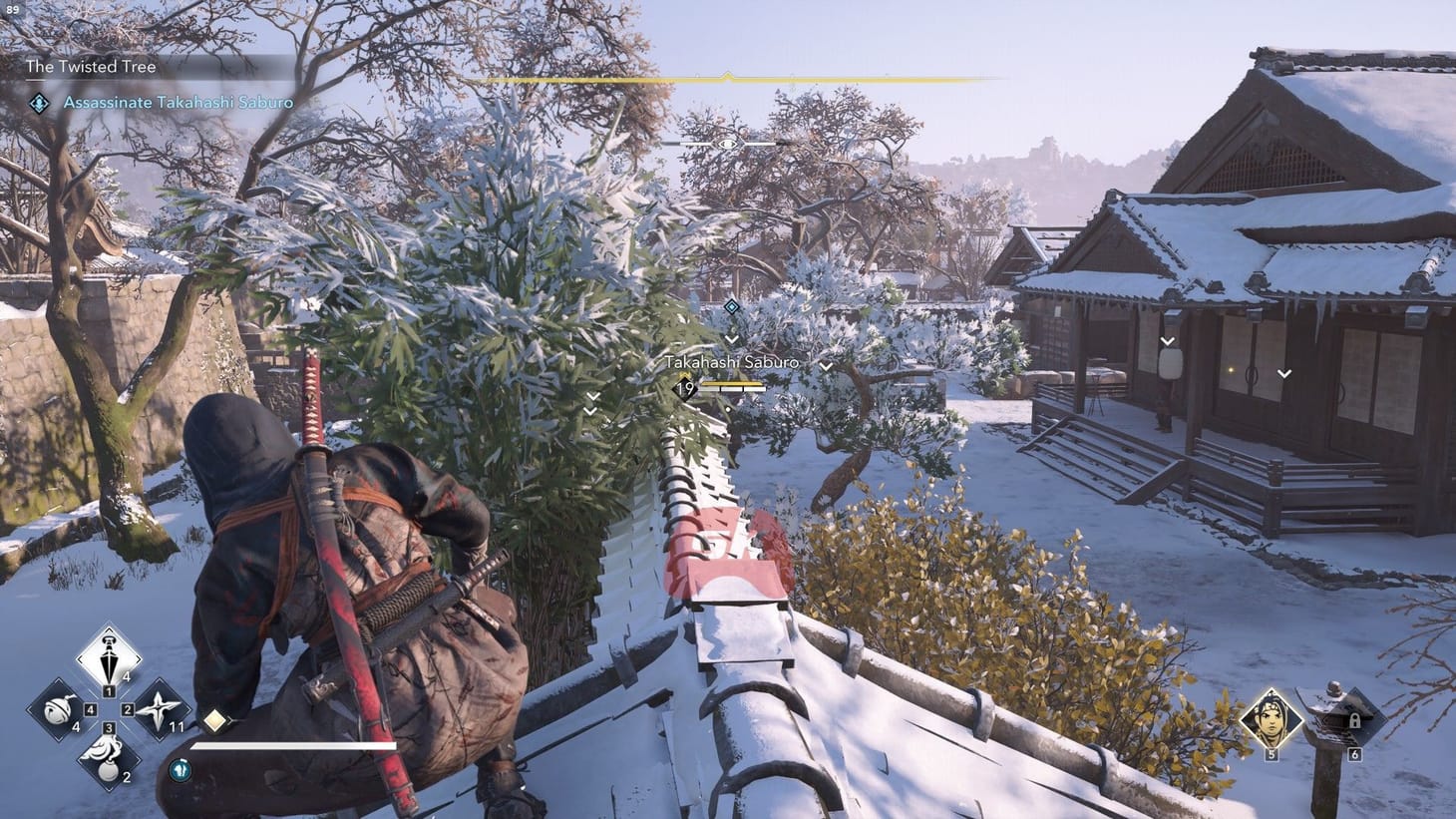The width and height of the screenshot is (1456, 819).
Task: Click the gold diamond ability indicator near the character
Action: point(215,719)
